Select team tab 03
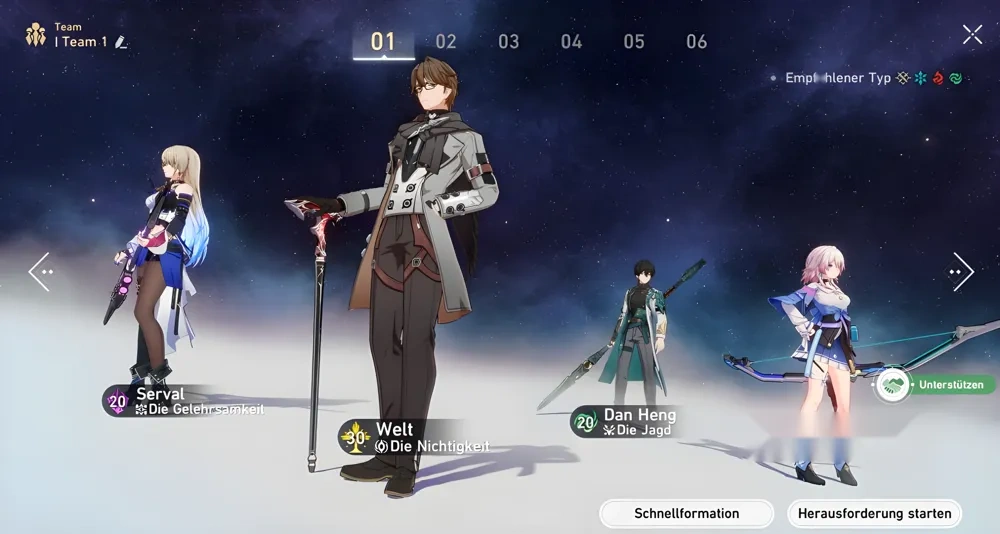 pos(509,41)
